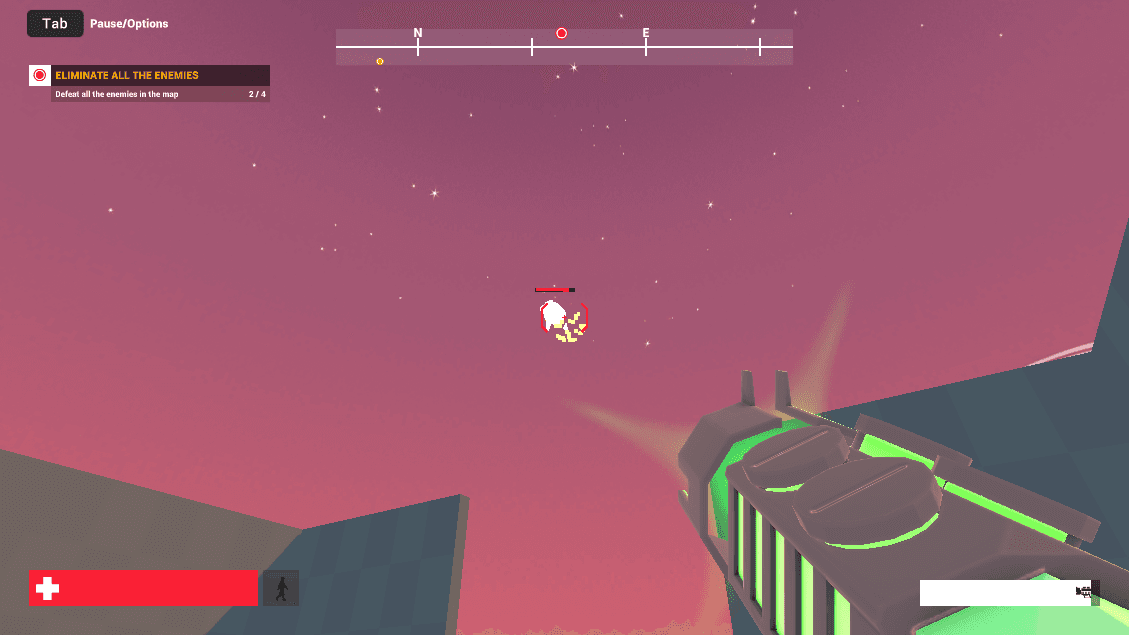The height and width of the screenshot is (635, 1129).
Task: Click the standing figure stance icon
Action: 281,588
